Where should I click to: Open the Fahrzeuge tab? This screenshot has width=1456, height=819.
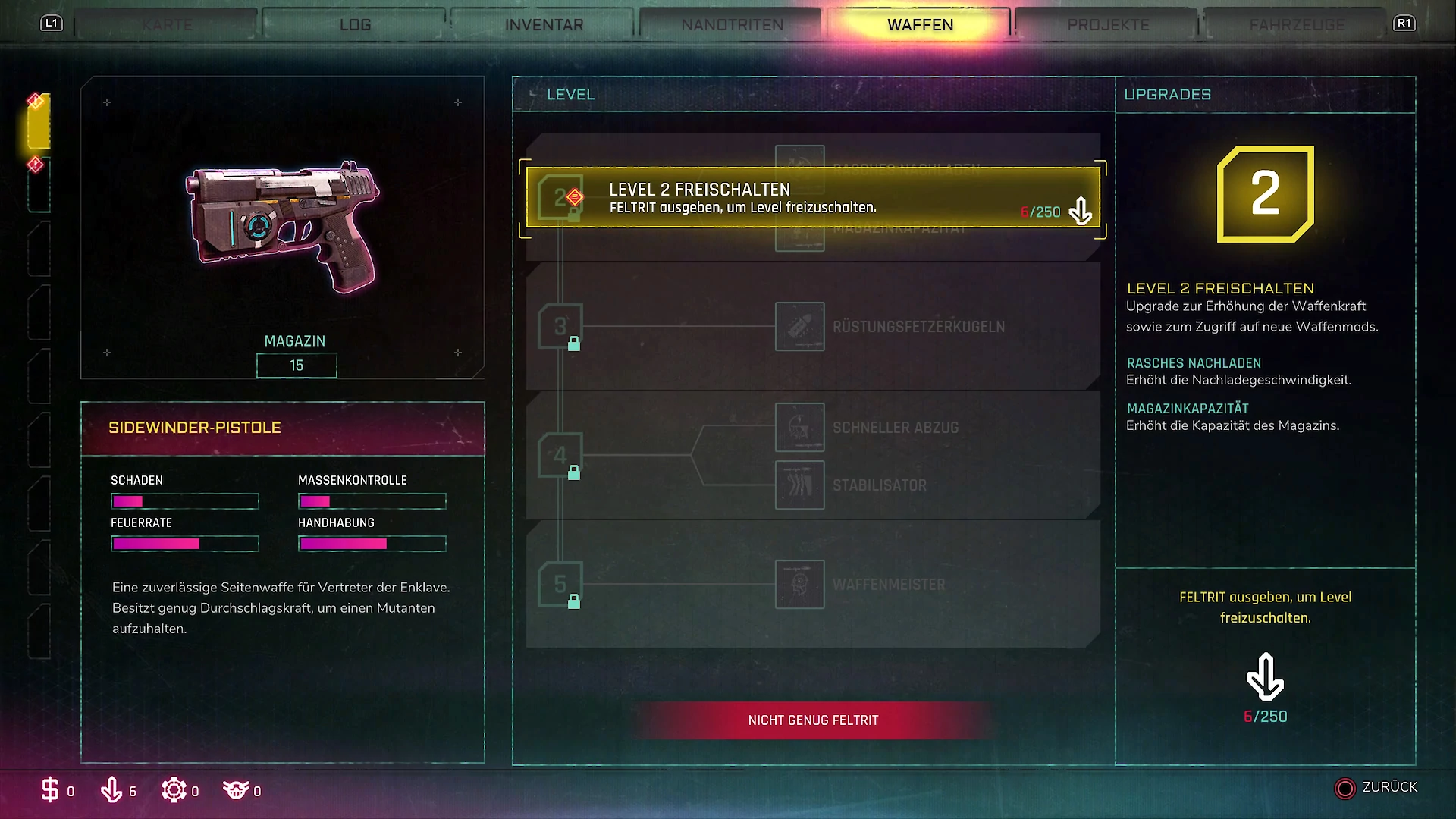pyautogui.click(x=1296, y=25)
